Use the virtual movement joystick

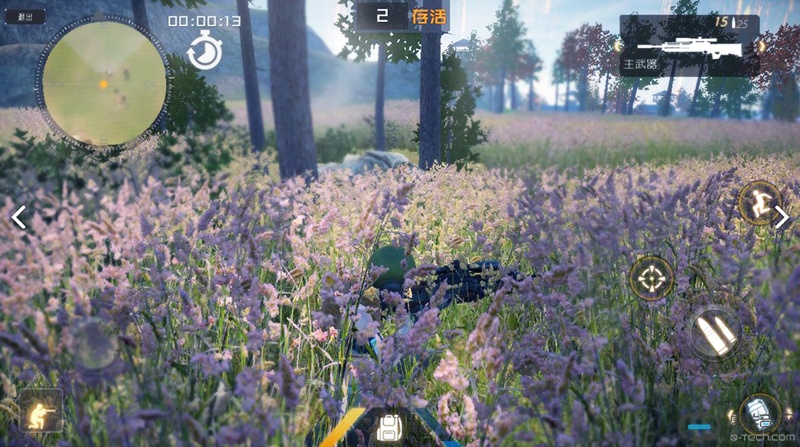[96, 345]
